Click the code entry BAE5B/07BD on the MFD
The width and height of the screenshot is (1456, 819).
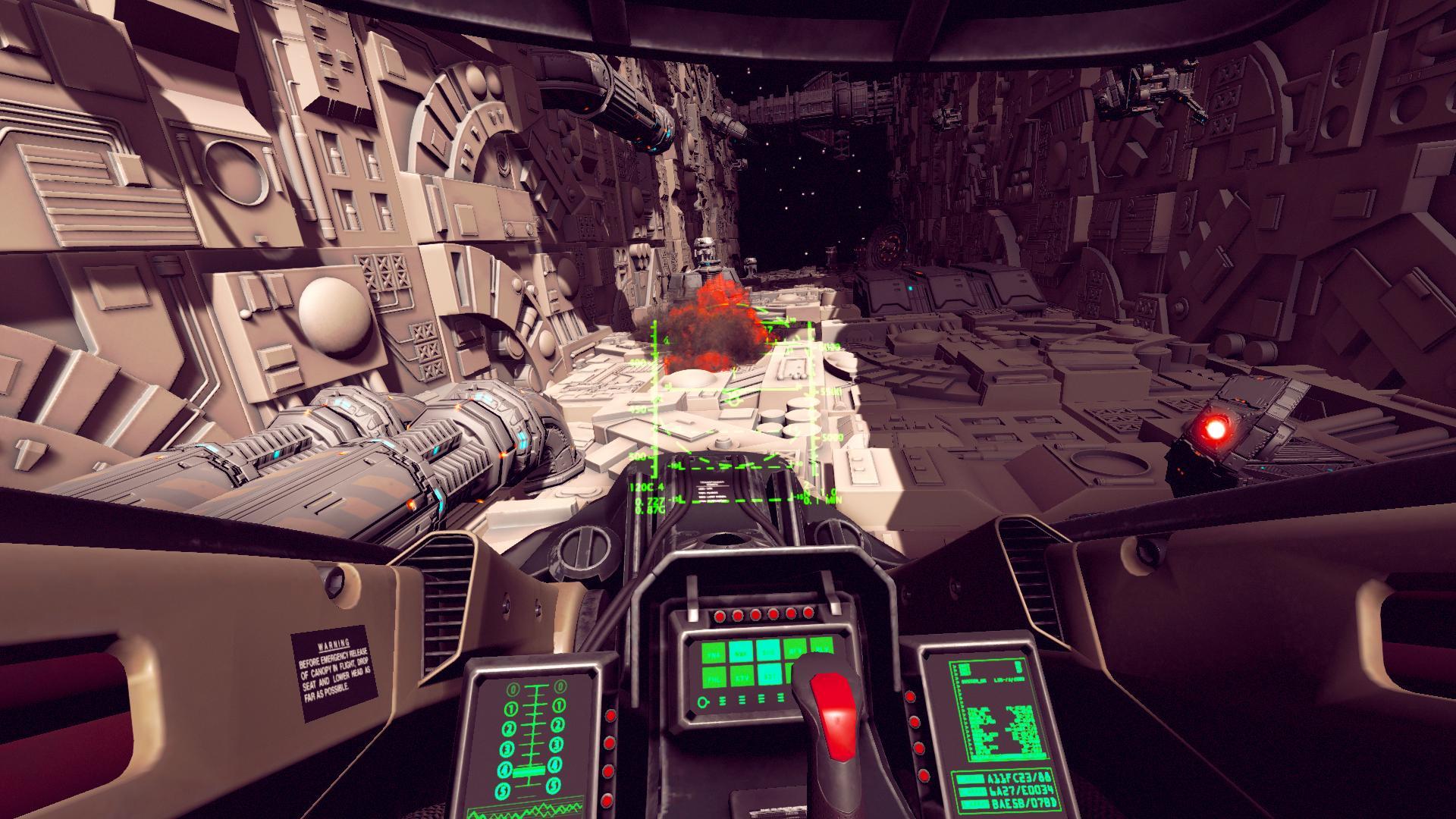tap(1023, 803)
